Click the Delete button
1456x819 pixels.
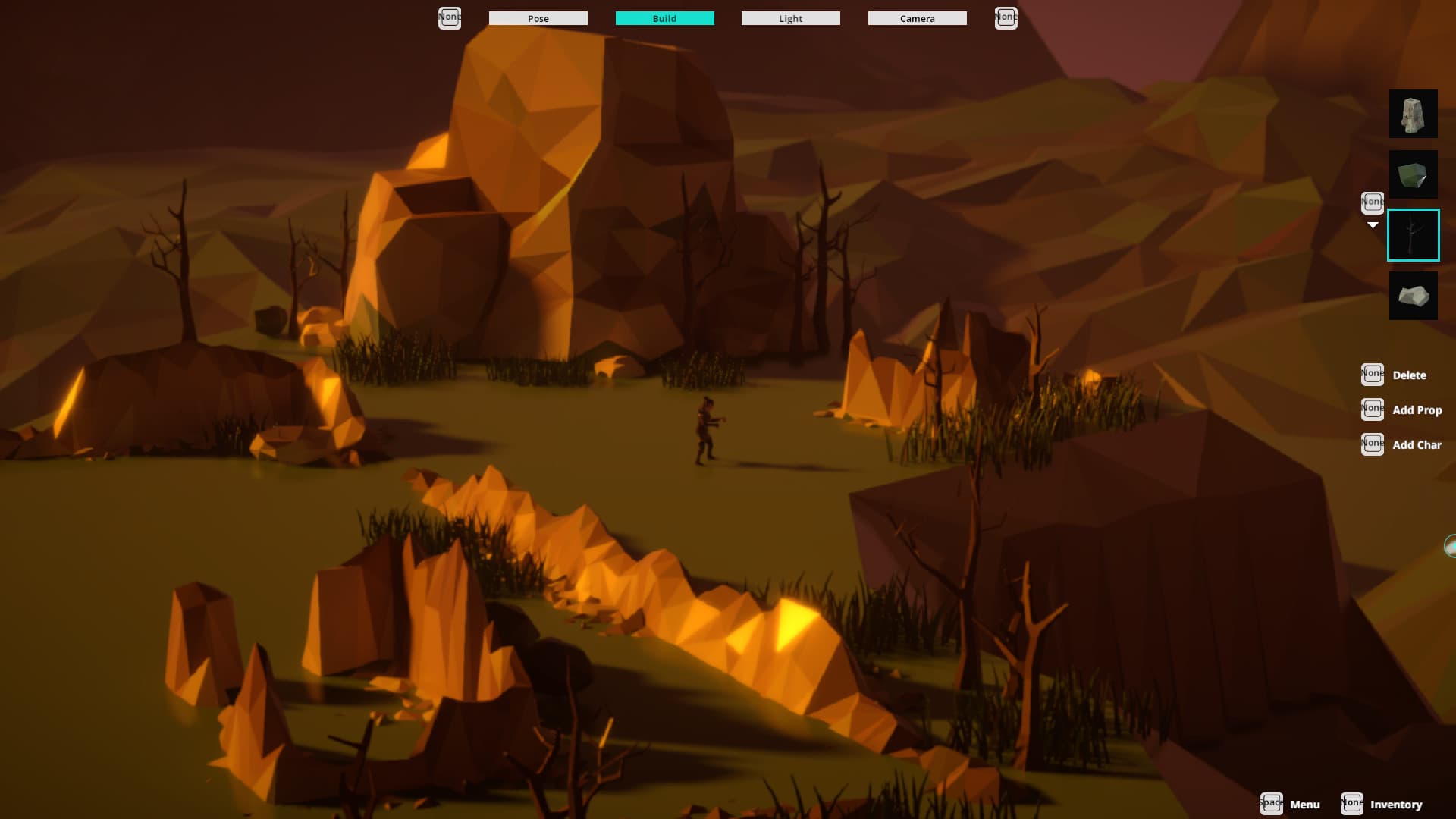pyautogui.click(x=1409, y=375)
